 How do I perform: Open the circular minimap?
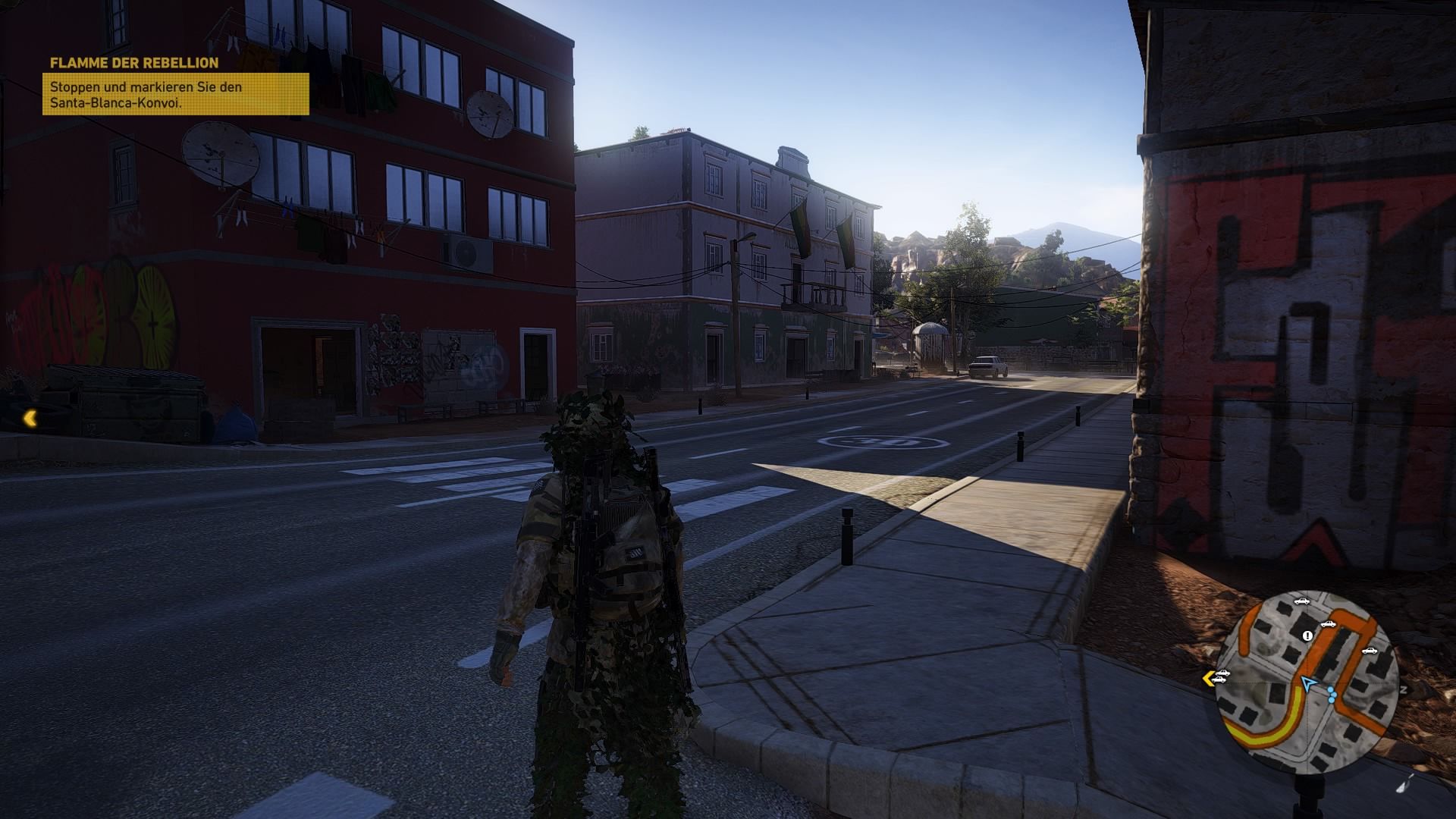point(1308,682)
